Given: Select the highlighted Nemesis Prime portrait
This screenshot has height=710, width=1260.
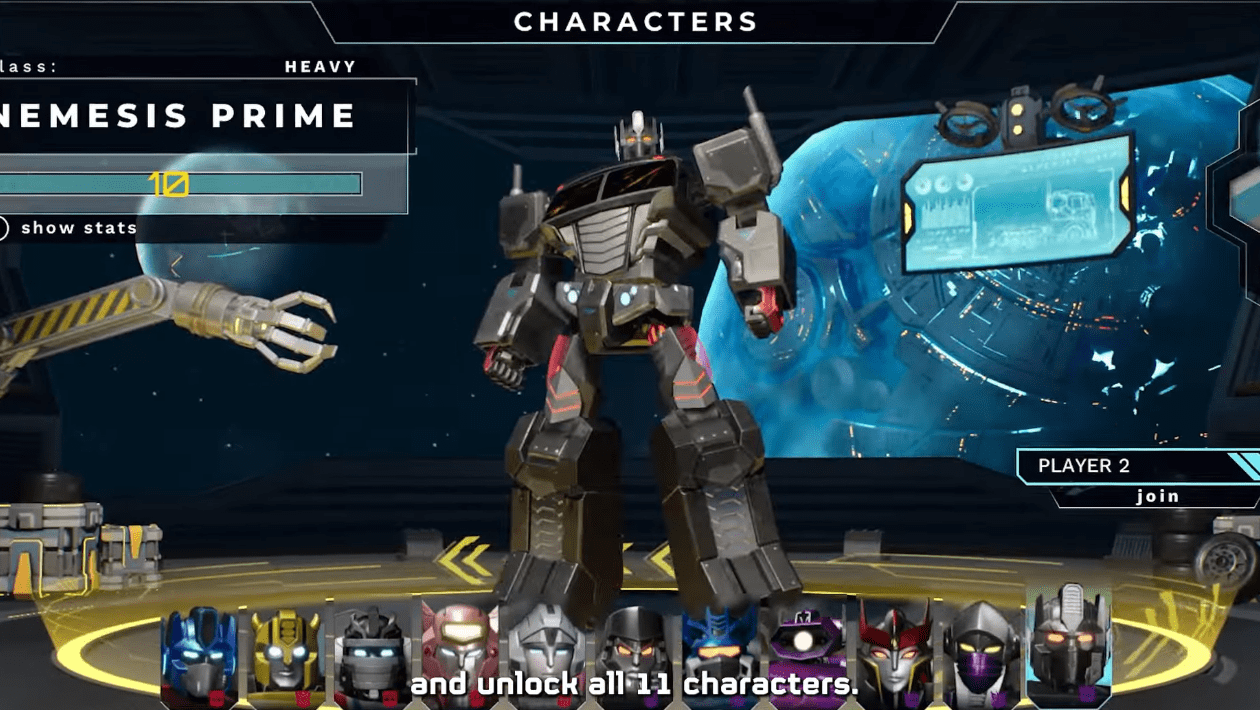Looking at the screenshot, I should (x=1069, y=645).
